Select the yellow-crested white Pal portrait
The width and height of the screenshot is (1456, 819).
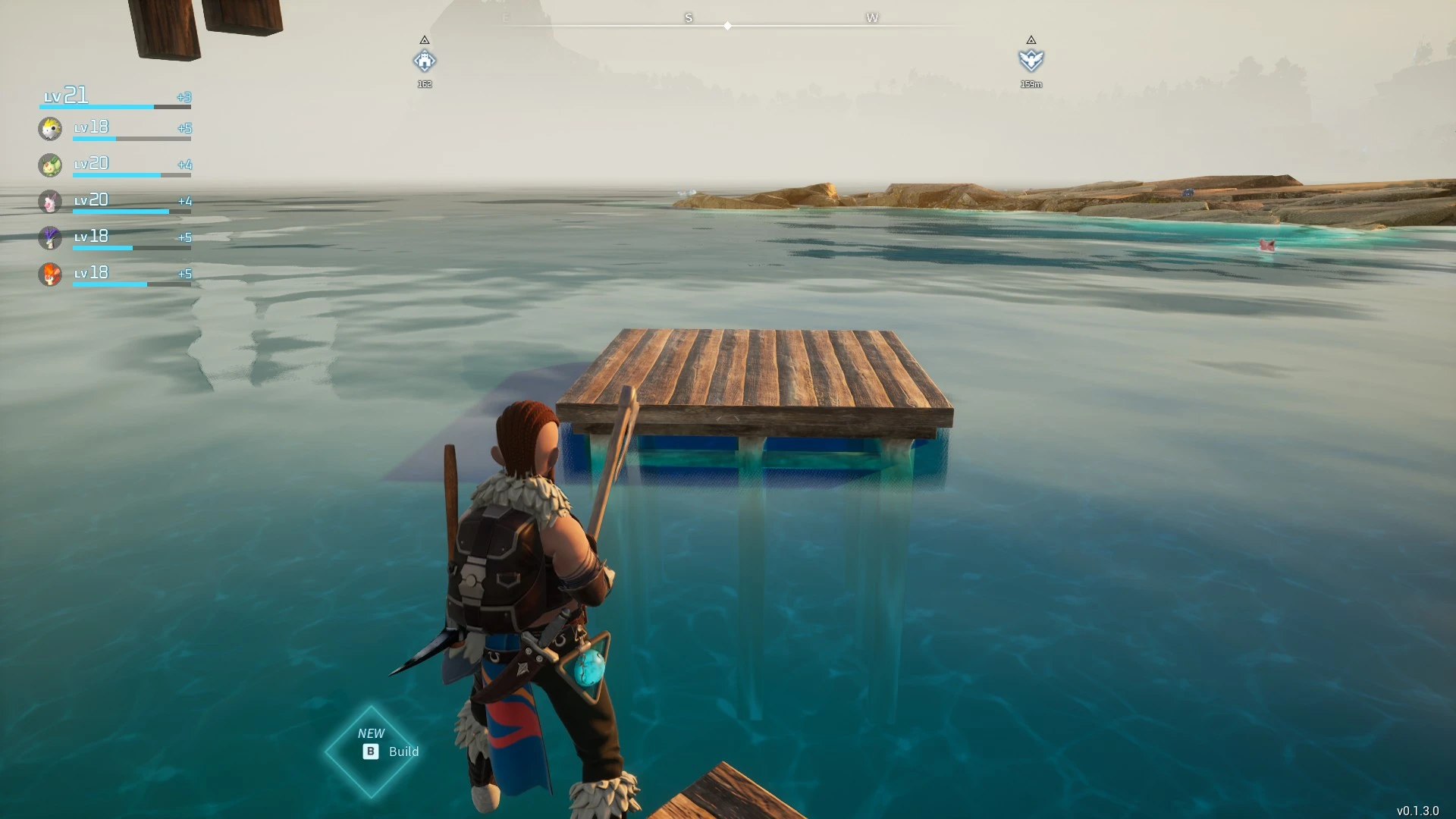tap(50, 129)
